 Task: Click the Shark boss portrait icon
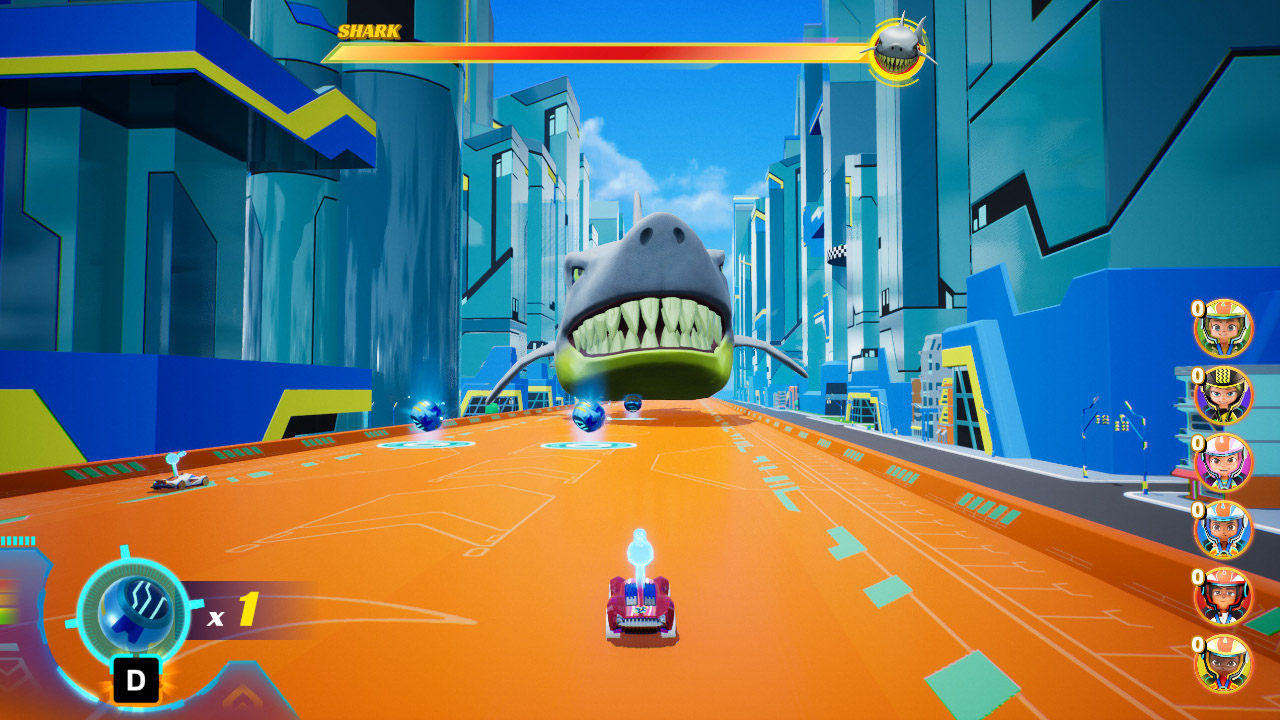coord(896,49)
